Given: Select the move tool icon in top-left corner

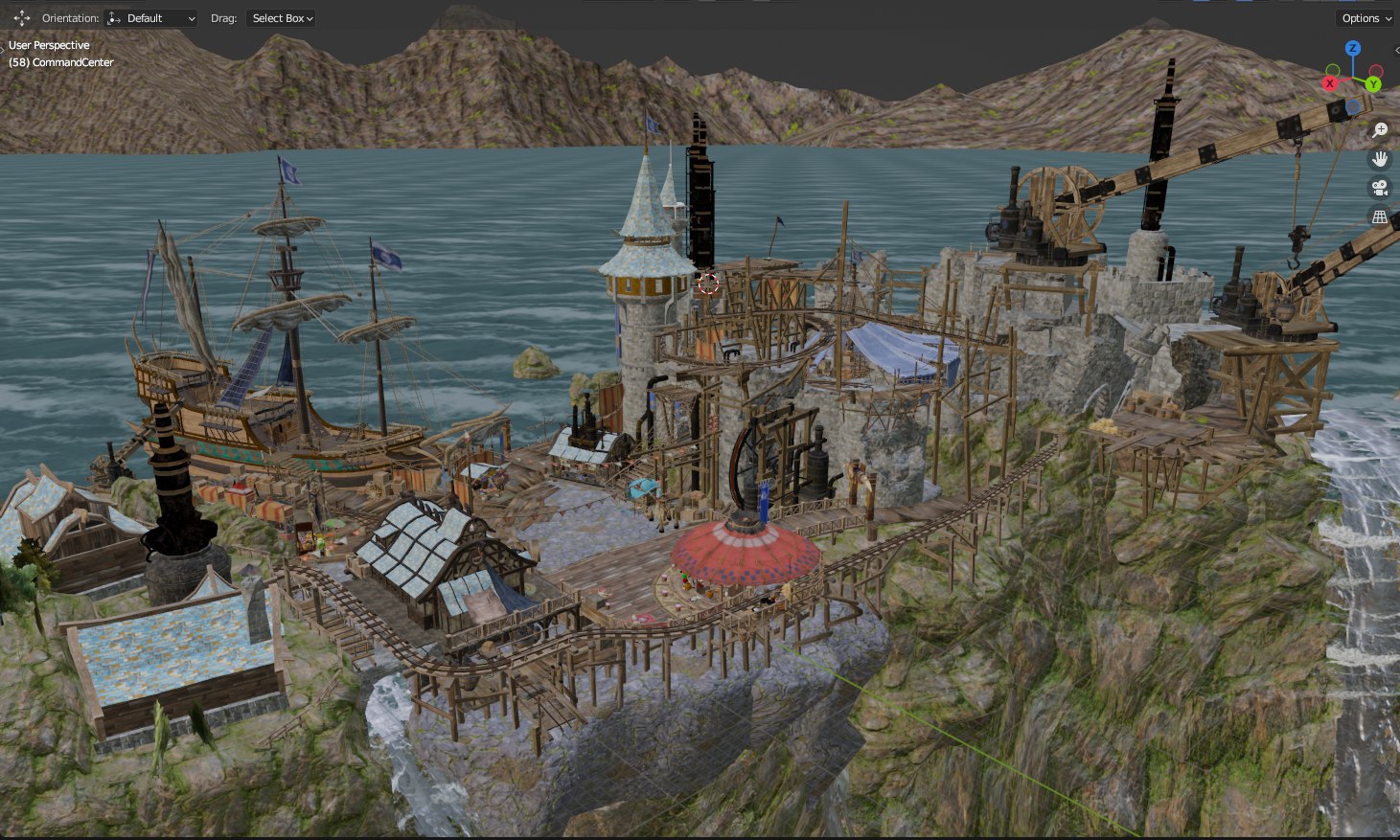Looking at the screenshot, I should (22, 17).
